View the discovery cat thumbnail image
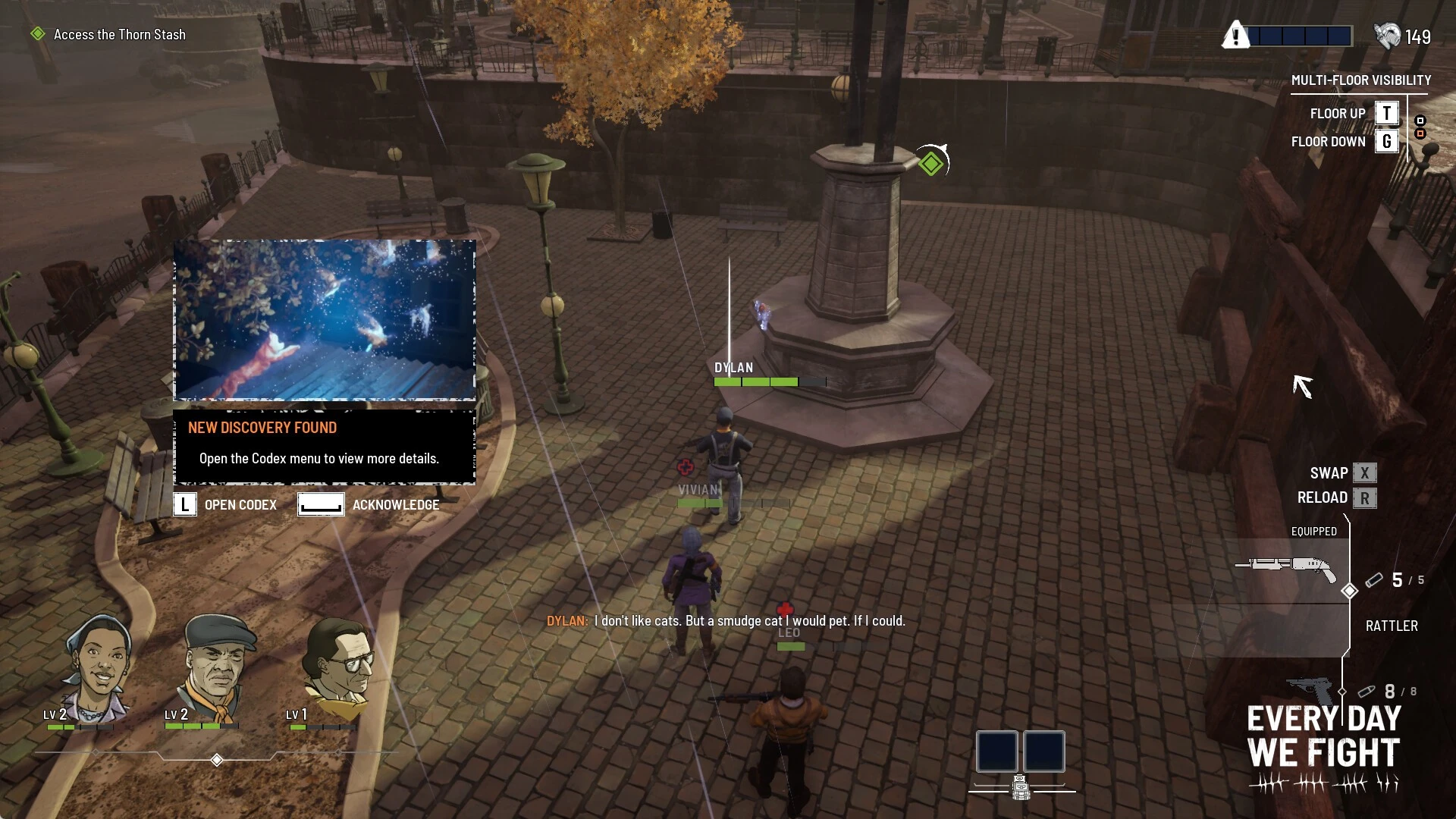This screenshot has height=819, width=1456. click(325, 320)
